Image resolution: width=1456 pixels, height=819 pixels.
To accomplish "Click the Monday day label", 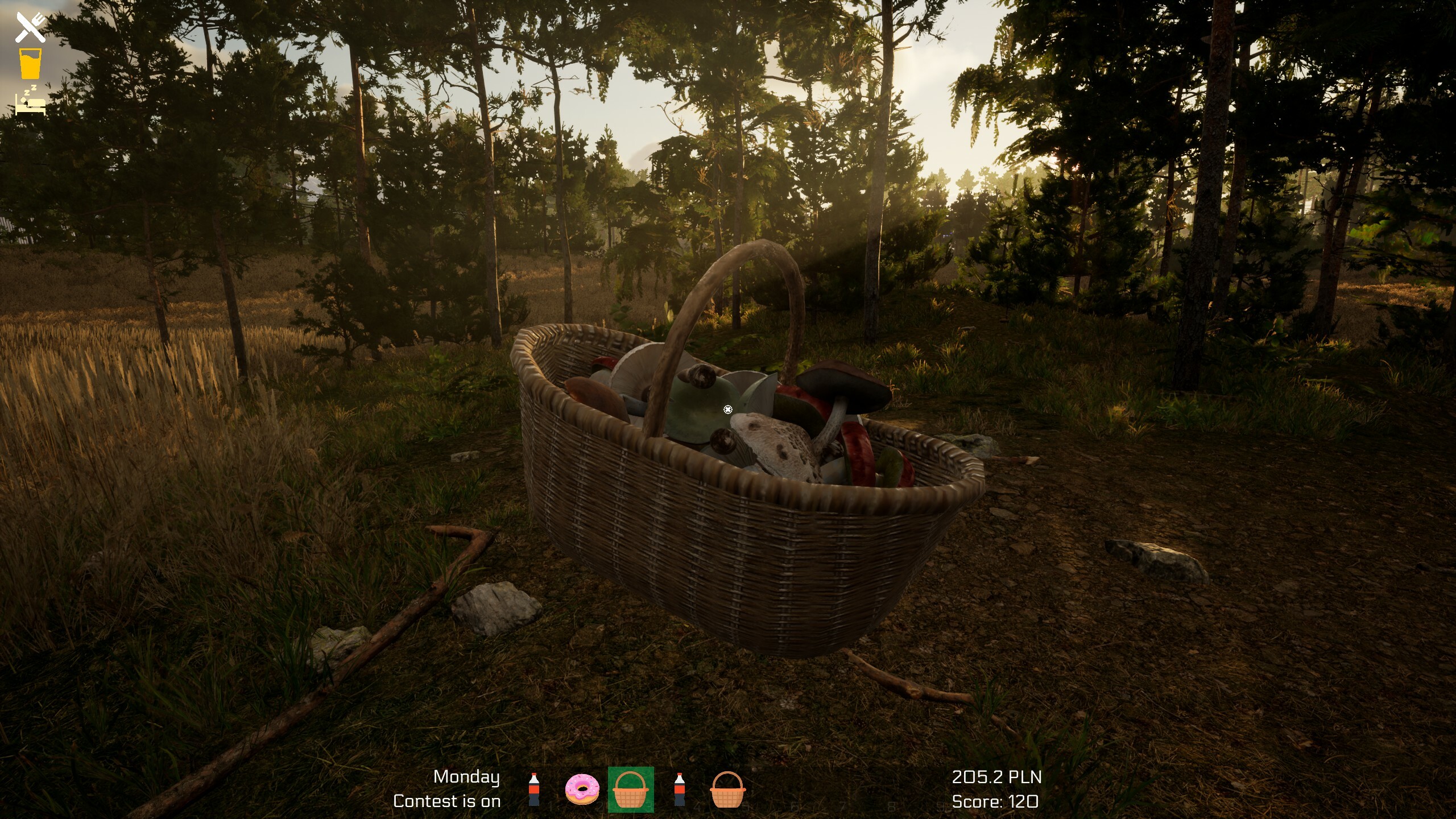I will pos(466,777).
